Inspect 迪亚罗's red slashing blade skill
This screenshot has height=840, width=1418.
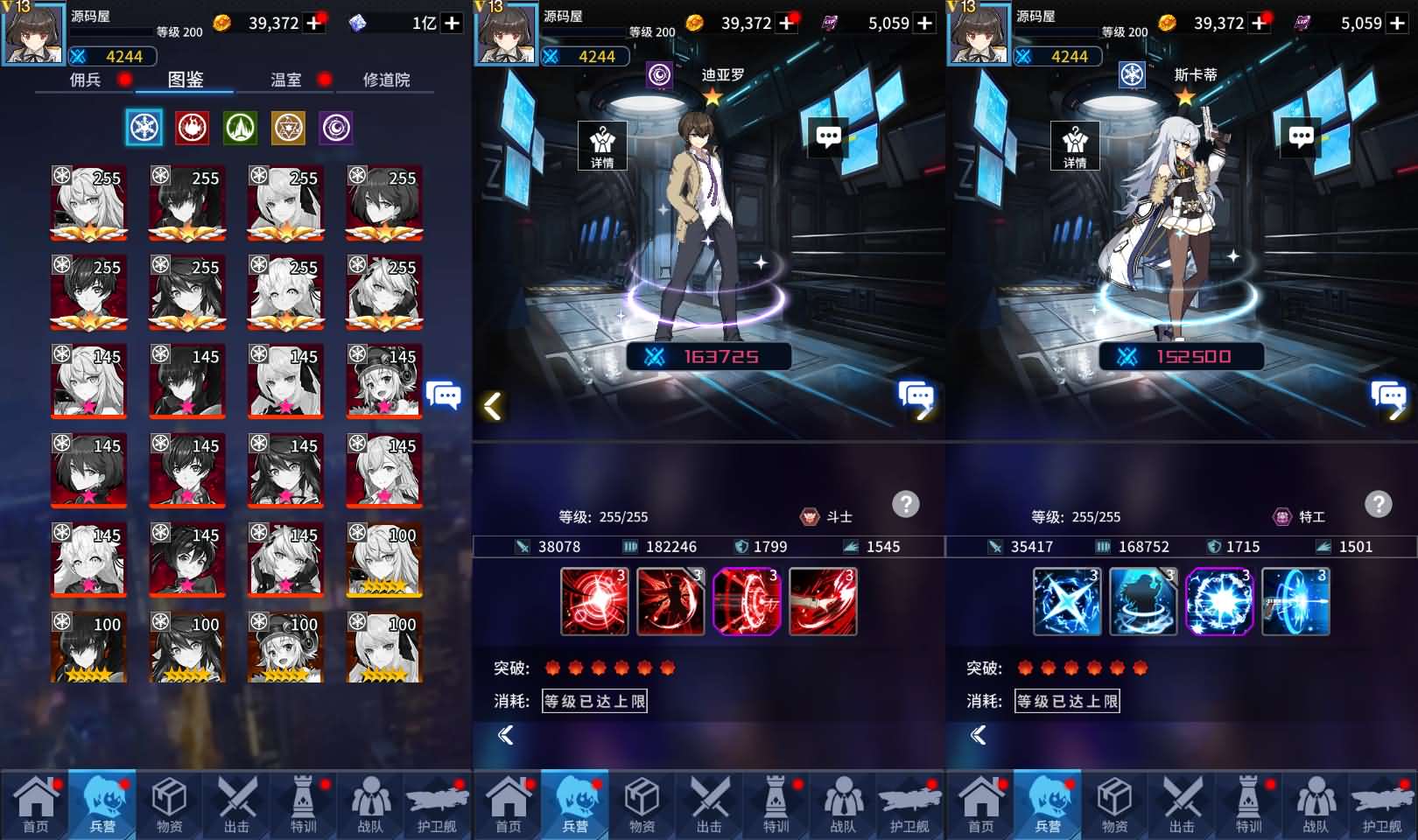point(823,601)
